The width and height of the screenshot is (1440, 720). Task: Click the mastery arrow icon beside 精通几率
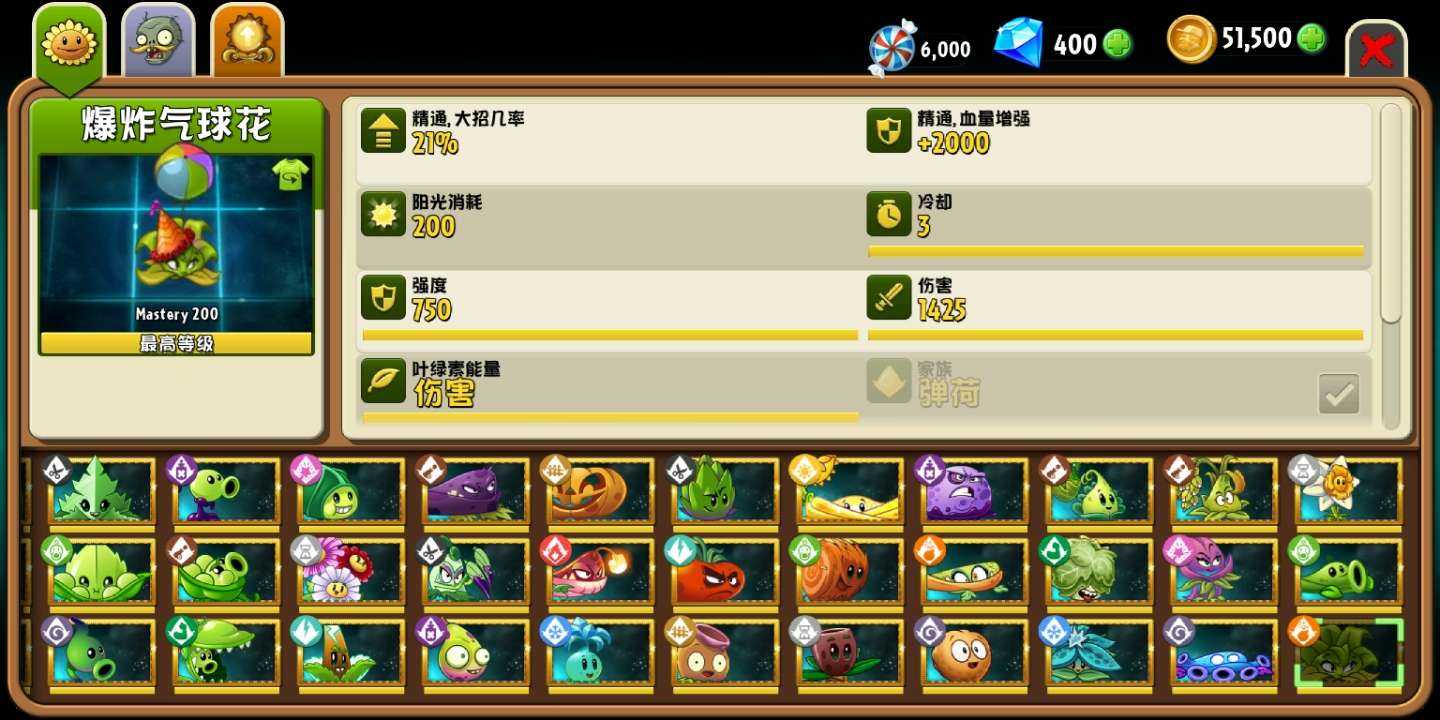coord(381,130)
